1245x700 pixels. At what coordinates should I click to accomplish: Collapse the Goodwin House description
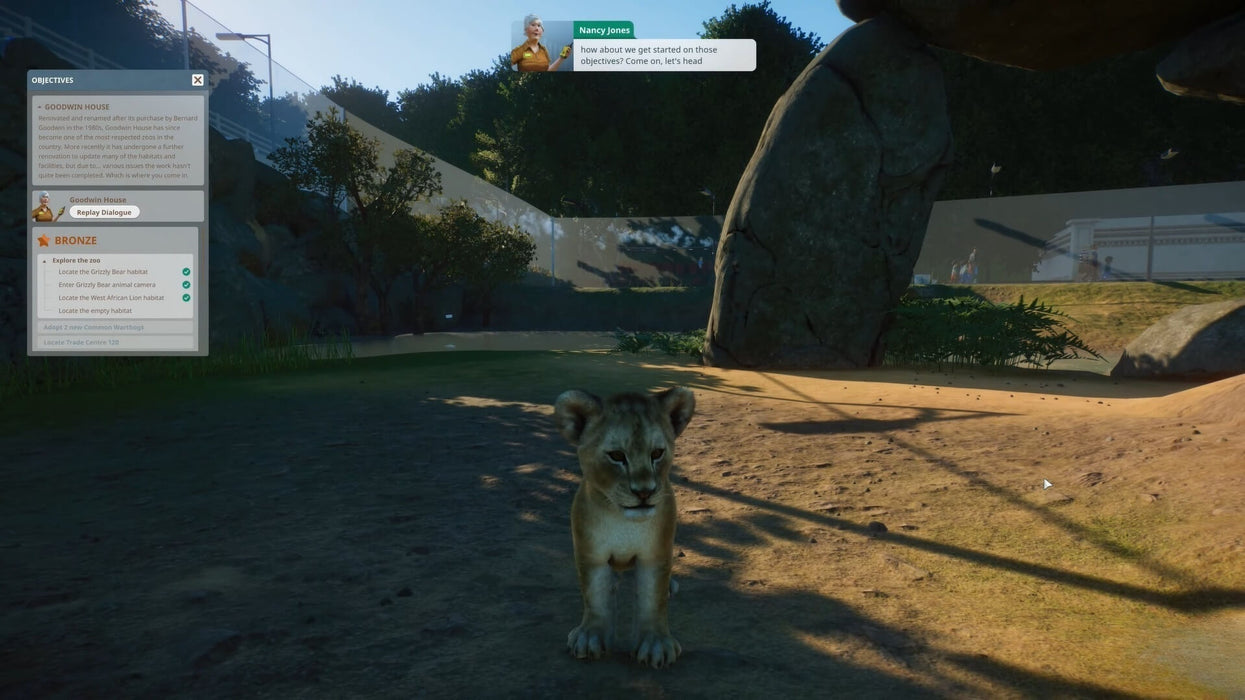40,107
